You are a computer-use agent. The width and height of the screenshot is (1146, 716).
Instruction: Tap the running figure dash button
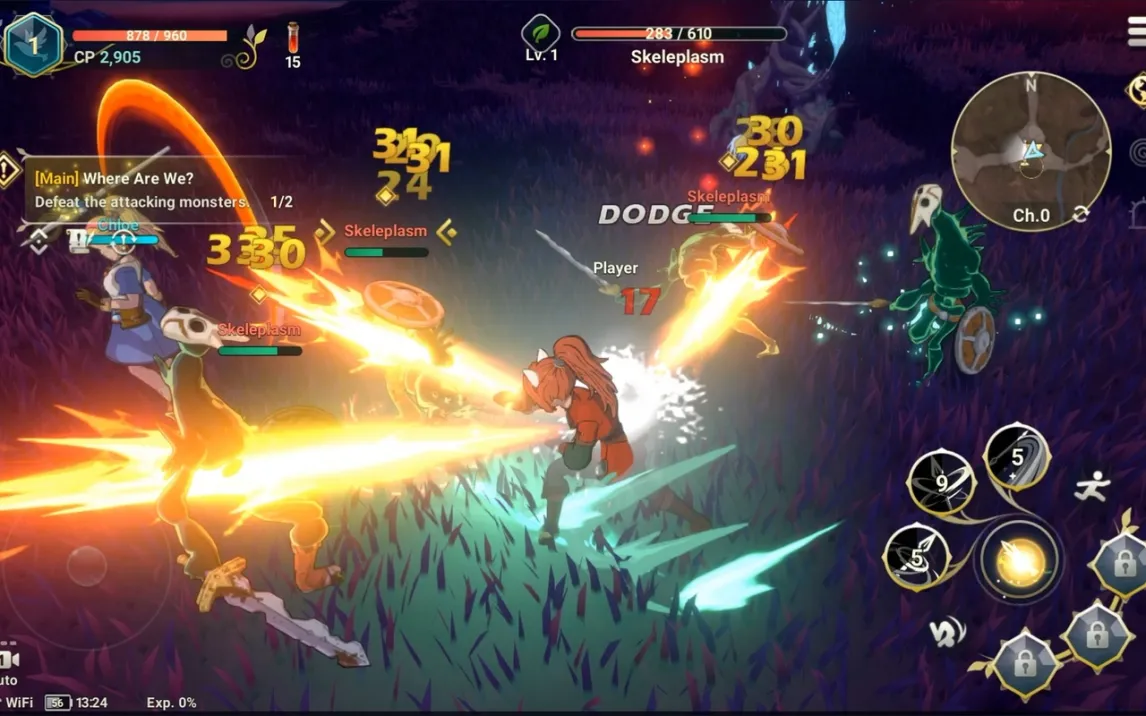click(x=1092, y=487)
